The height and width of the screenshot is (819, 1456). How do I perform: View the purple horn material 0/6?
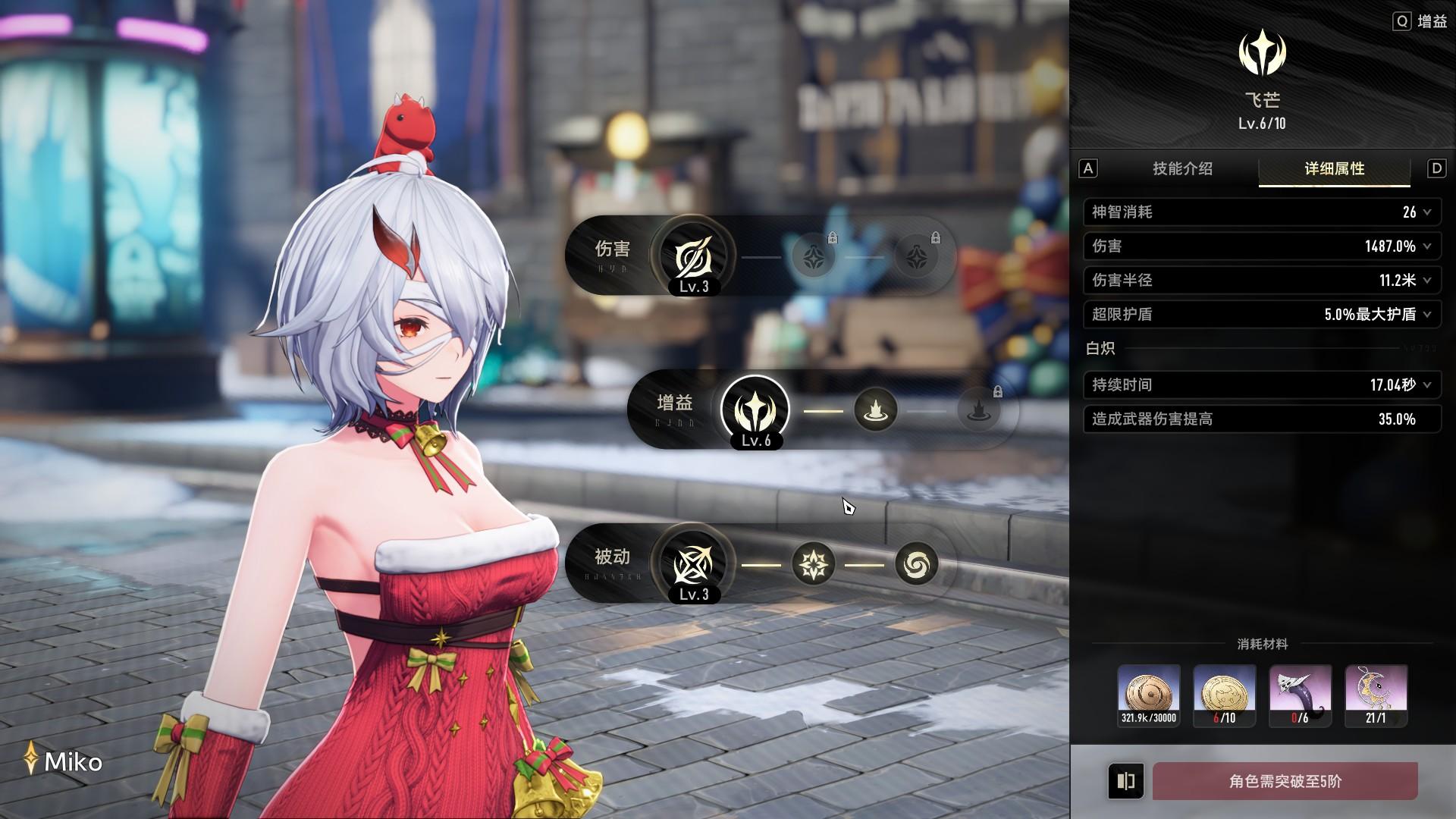click(x=1301, y=695)
